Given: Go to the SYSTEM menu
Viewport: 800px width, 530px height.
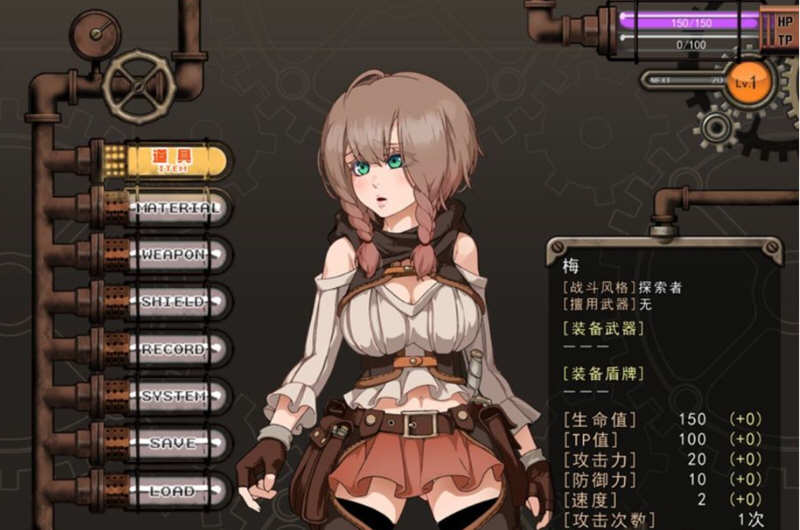Looking at the screenshot, I should coord(173,397).
